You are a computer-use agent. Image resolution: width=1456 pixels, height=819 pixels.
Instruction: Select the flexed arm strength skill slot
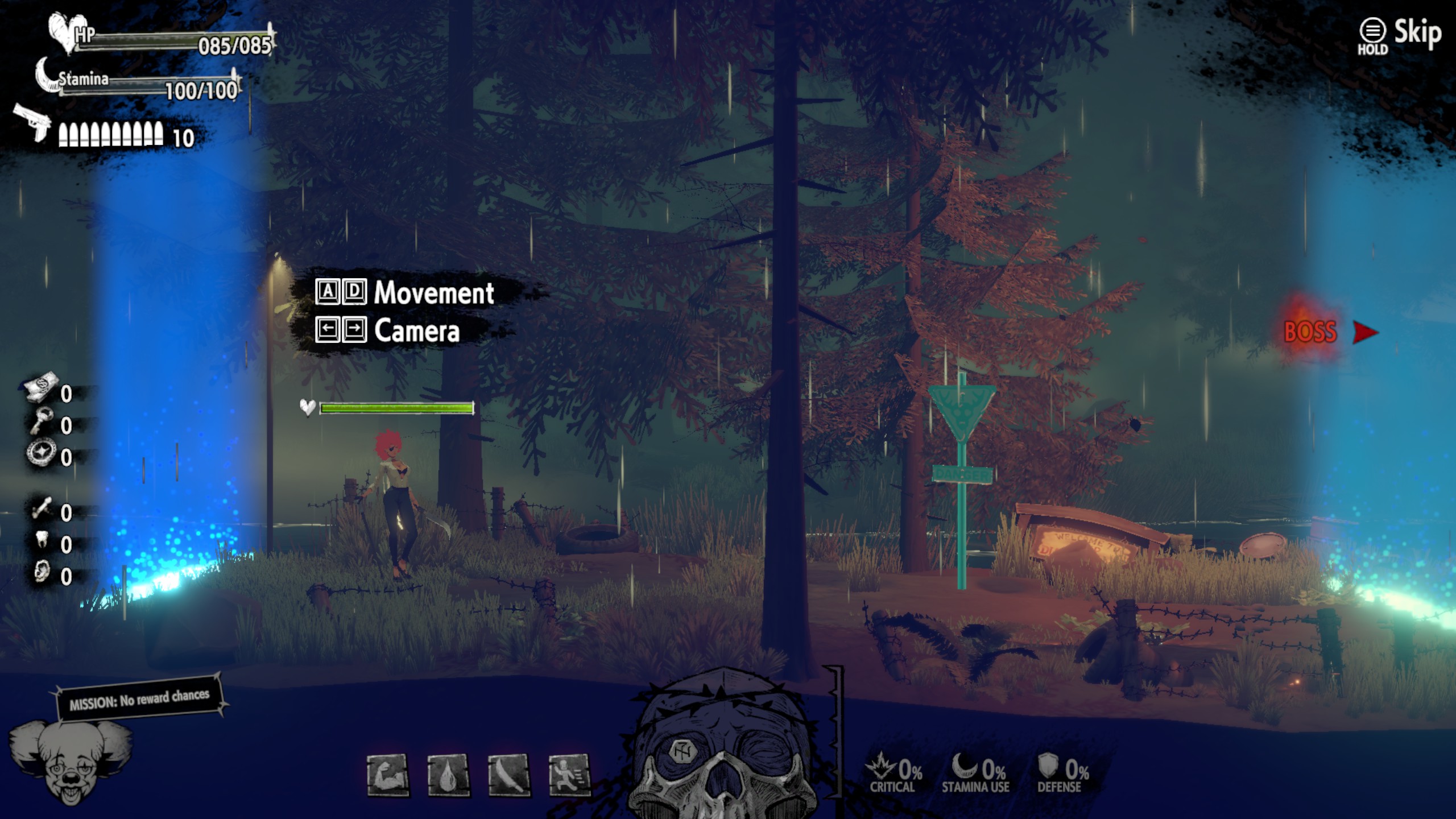click(x=388, y=775)
